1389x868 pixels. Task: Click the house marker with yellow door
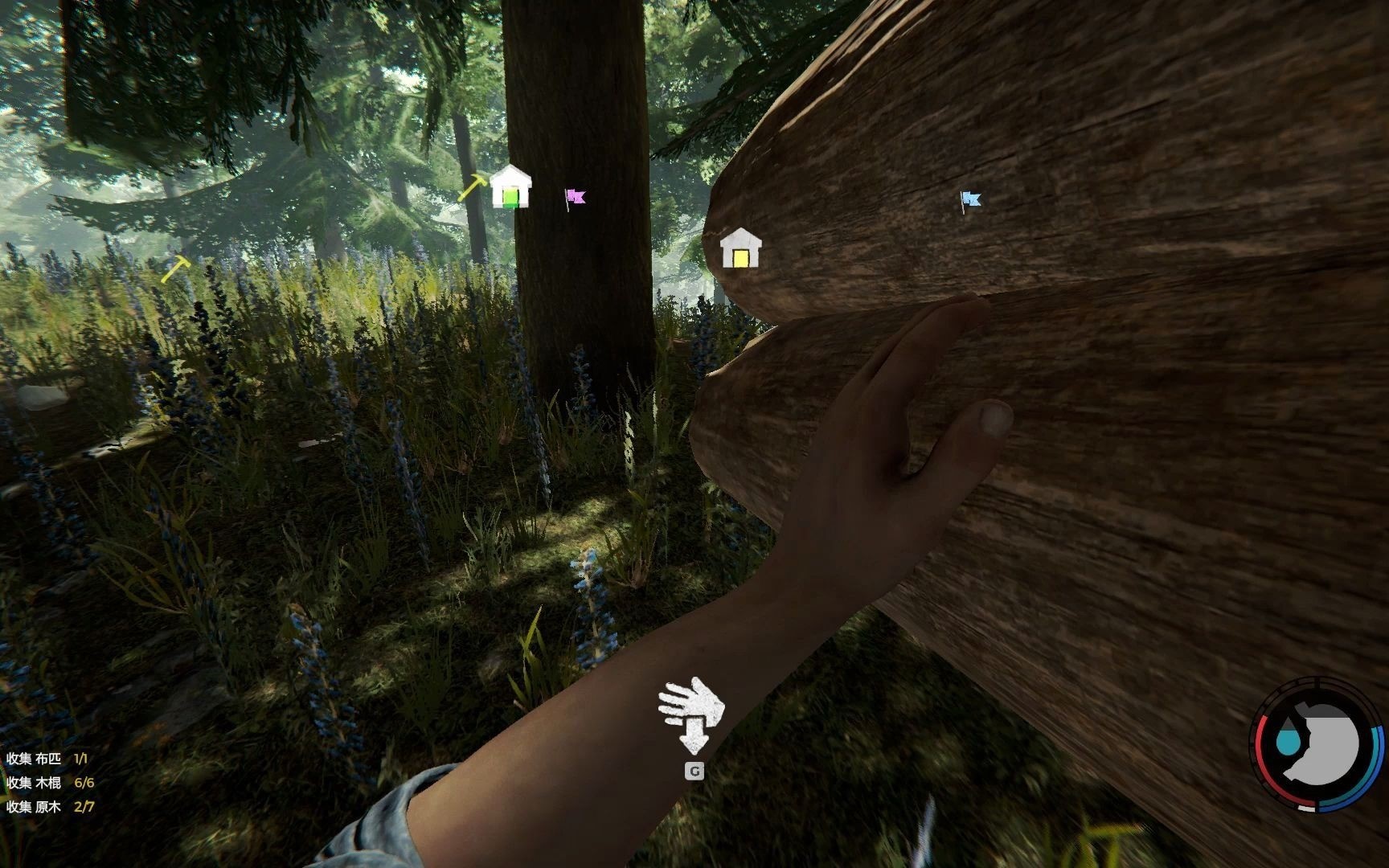tap(740, 248)
